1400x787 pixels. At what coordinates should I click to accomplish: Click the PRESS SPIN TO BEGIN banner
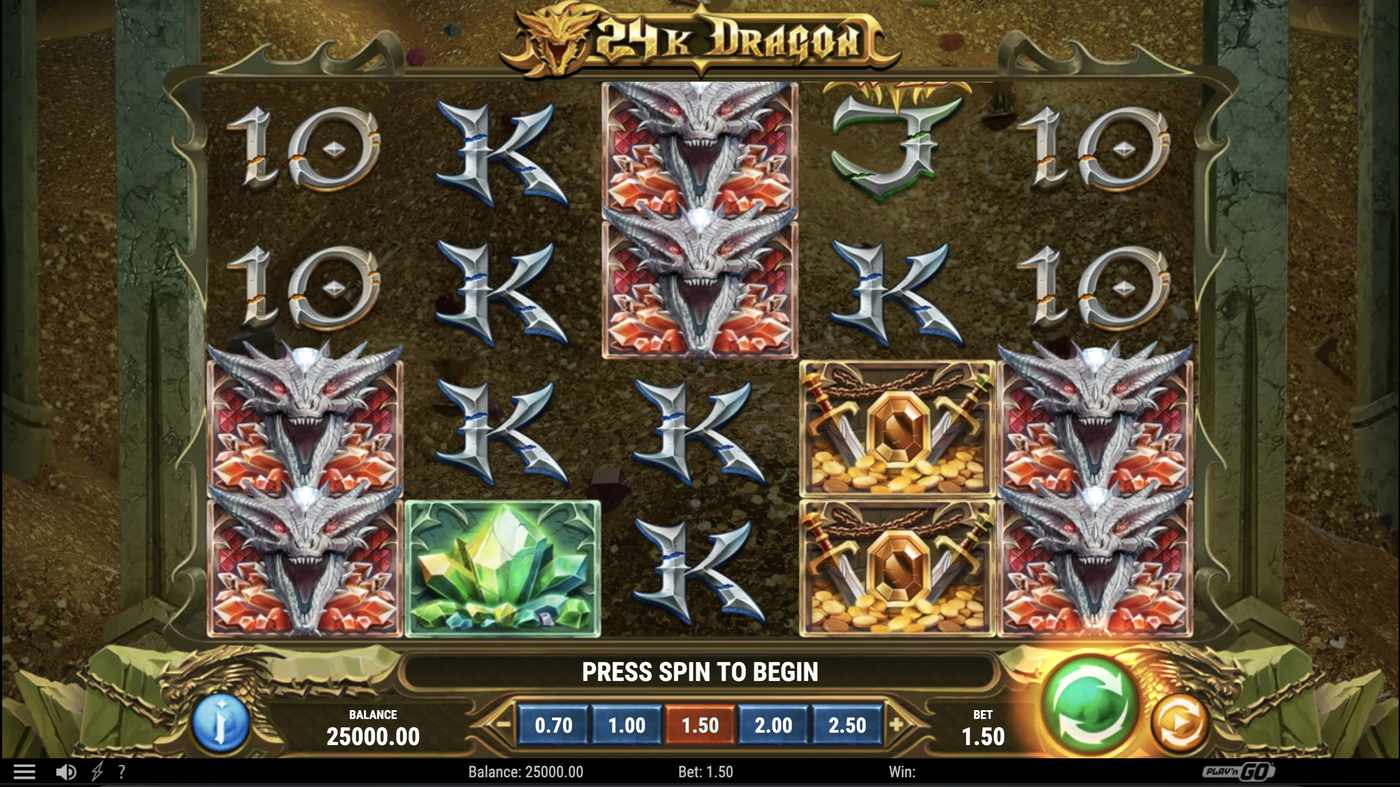699,670
